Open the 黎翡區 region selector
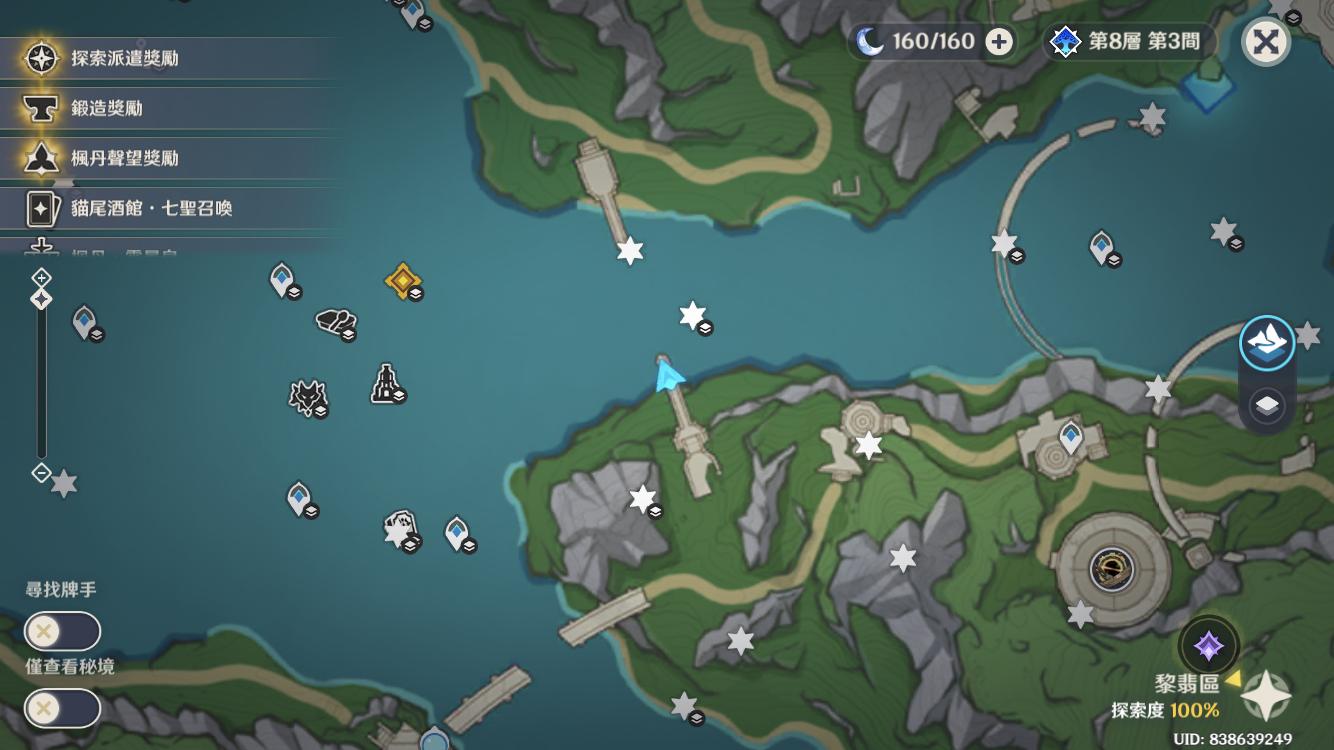This screenshot has width=1334, height=750. coord(1187,685)
